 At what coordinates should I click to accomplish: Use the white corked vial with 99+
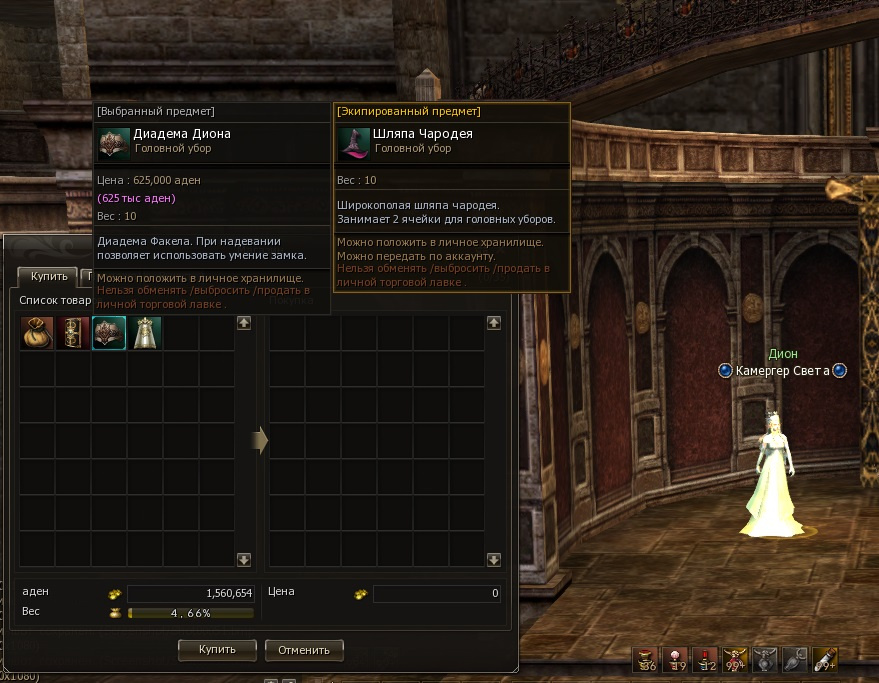pyautogui.click(x=825, y=660)
